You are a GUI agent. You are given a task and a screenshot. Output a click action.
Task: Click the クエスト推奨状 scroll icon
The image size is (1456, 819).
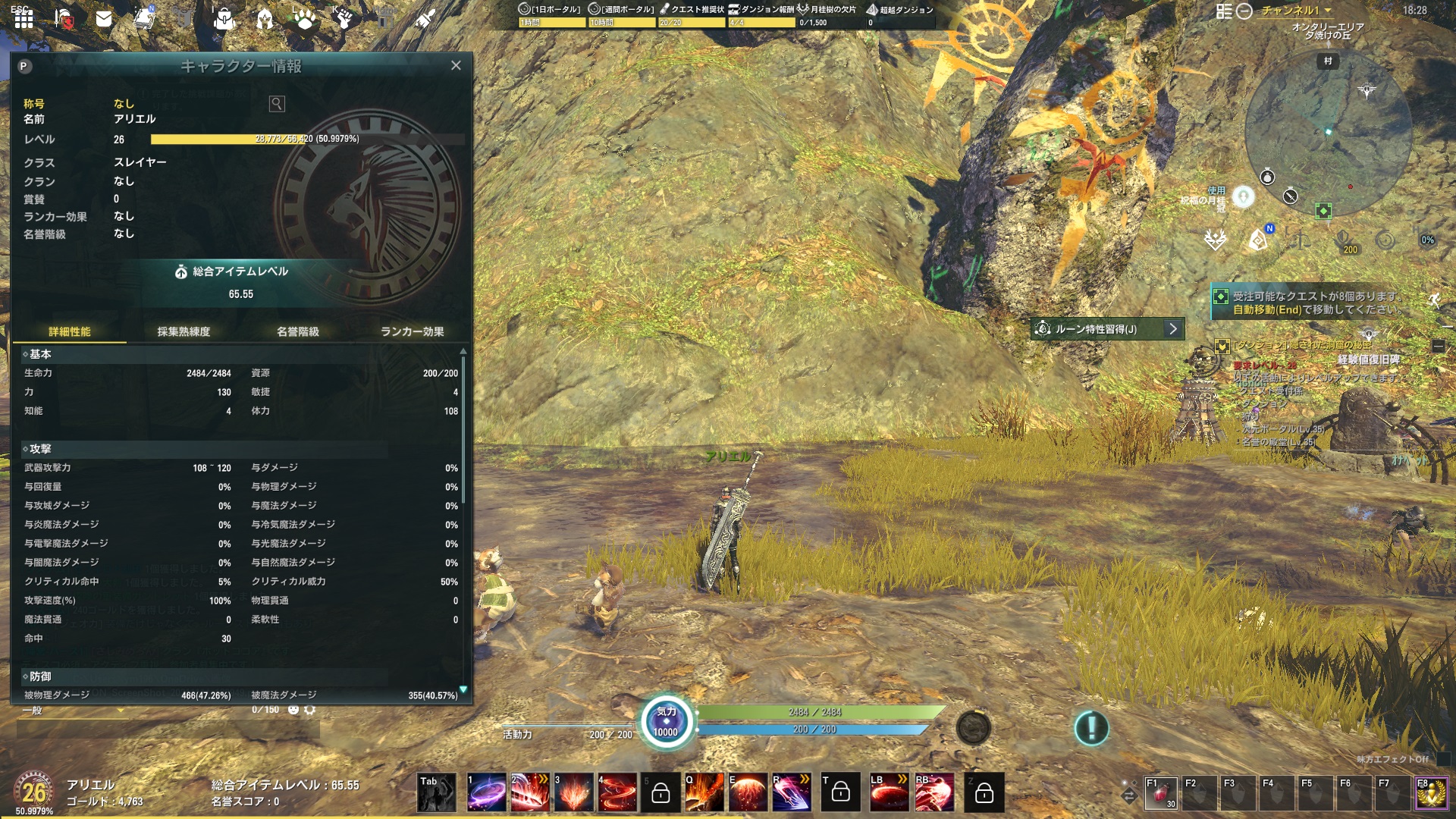(666, 9)
